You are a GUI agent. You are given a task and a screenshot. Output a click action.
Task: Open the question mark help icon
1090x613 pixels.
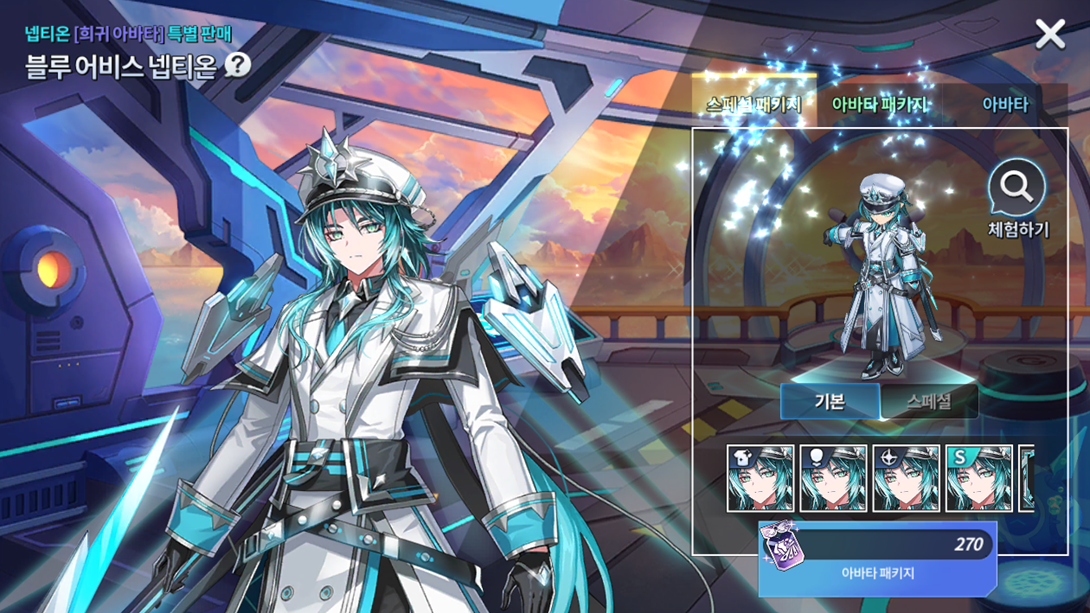[x=237, y=65]
